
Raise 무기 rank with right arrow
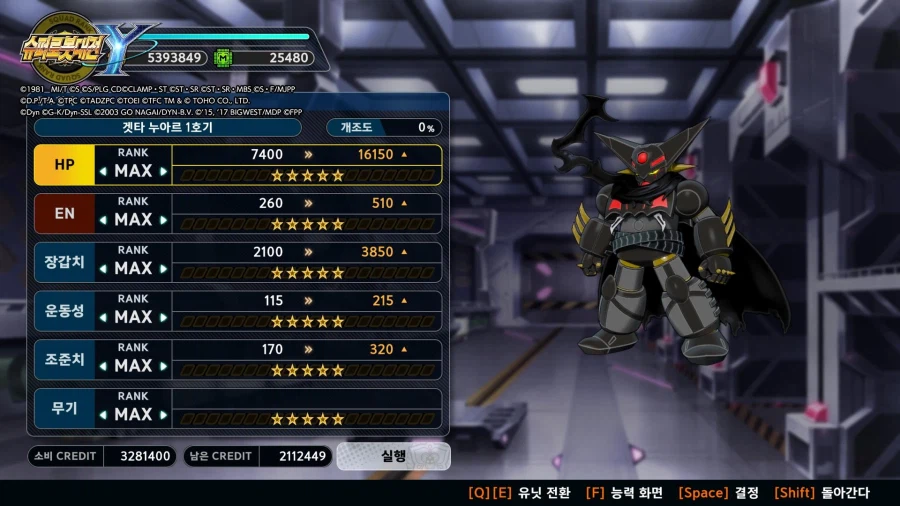(163, 416)
